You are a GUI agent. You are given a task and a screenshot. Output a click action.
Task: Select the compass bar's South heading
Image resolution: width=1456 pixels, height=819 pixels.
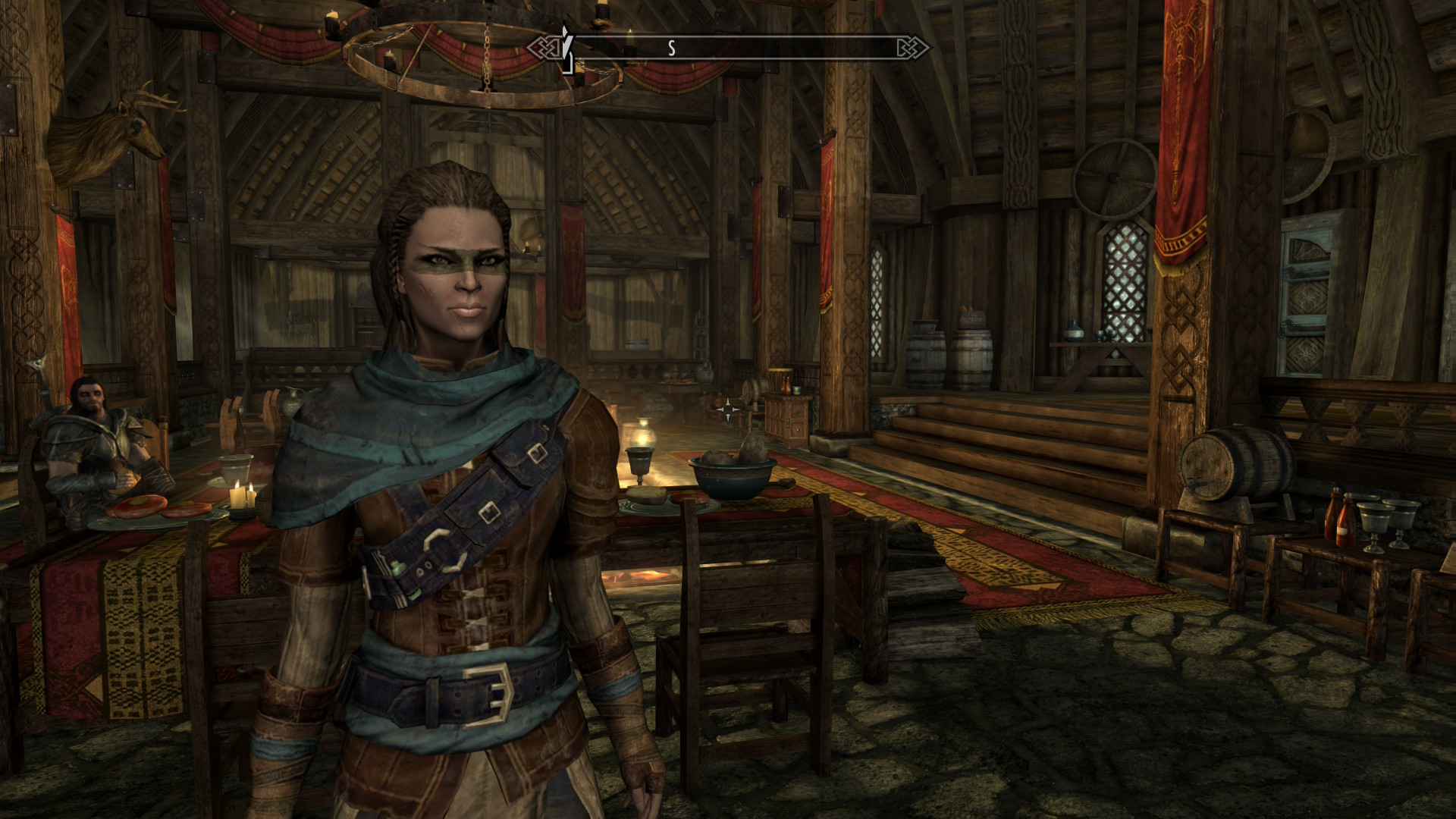[671, 49]
